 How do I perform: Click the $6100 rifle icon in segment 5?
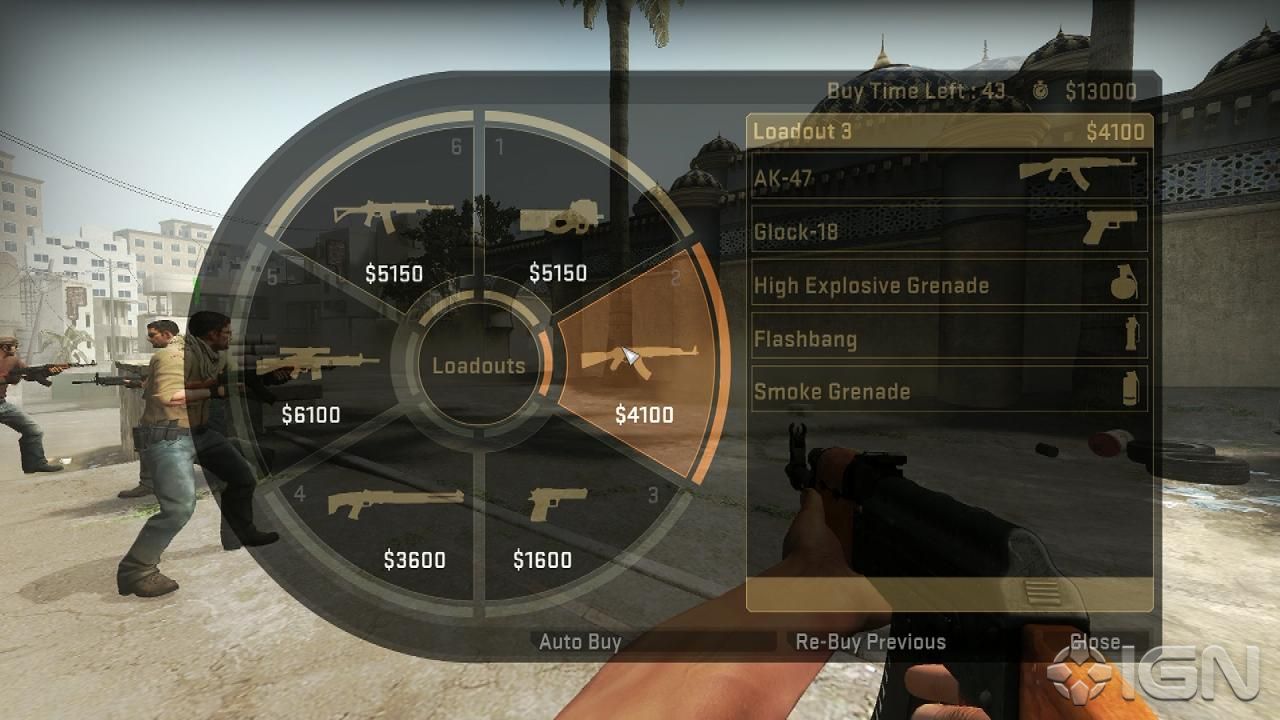[x=320, y=362]
